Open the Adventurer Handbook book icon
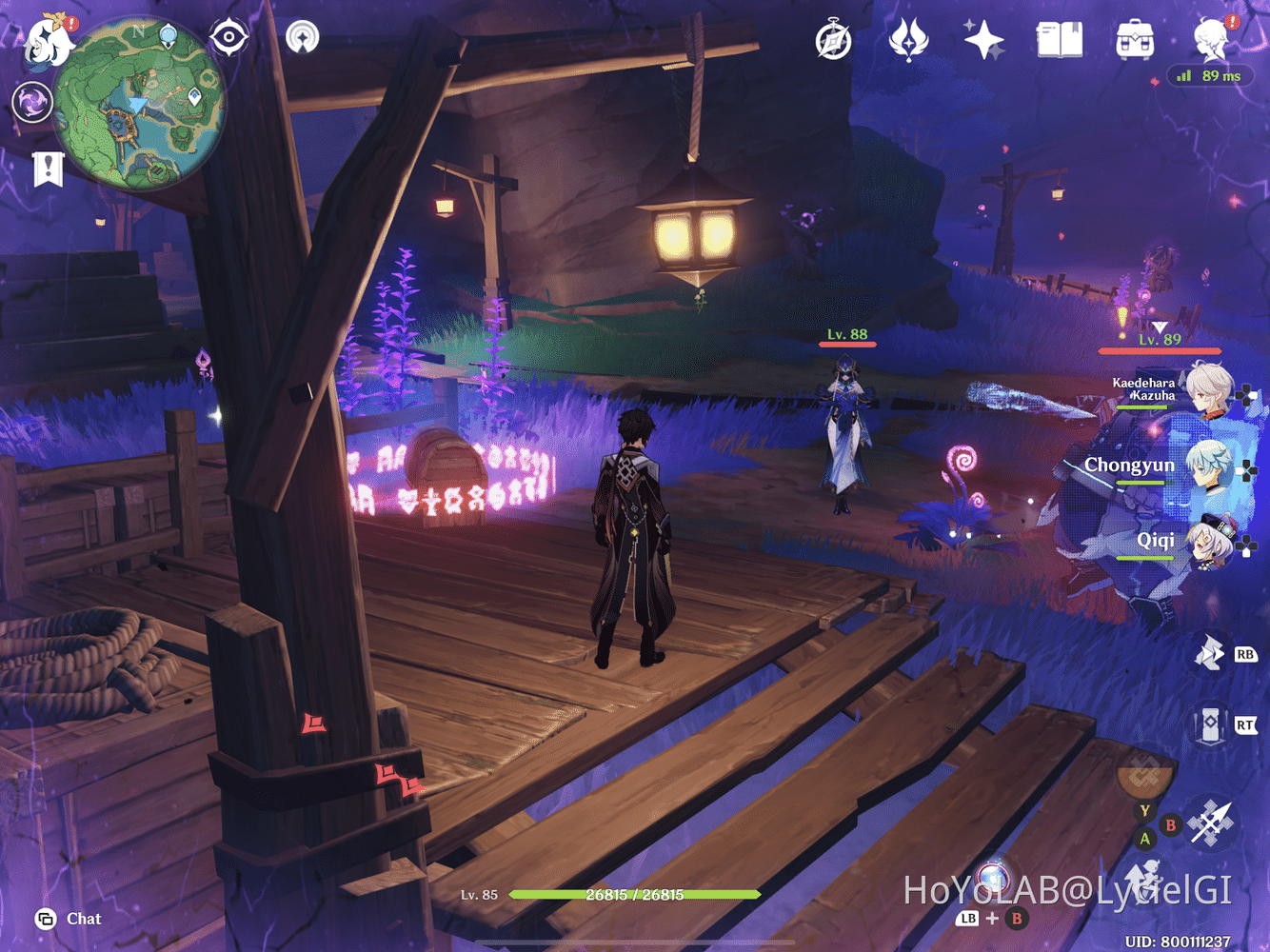Image resolution: width=1270 pixels, height=952 pixels. (1060, 39)
